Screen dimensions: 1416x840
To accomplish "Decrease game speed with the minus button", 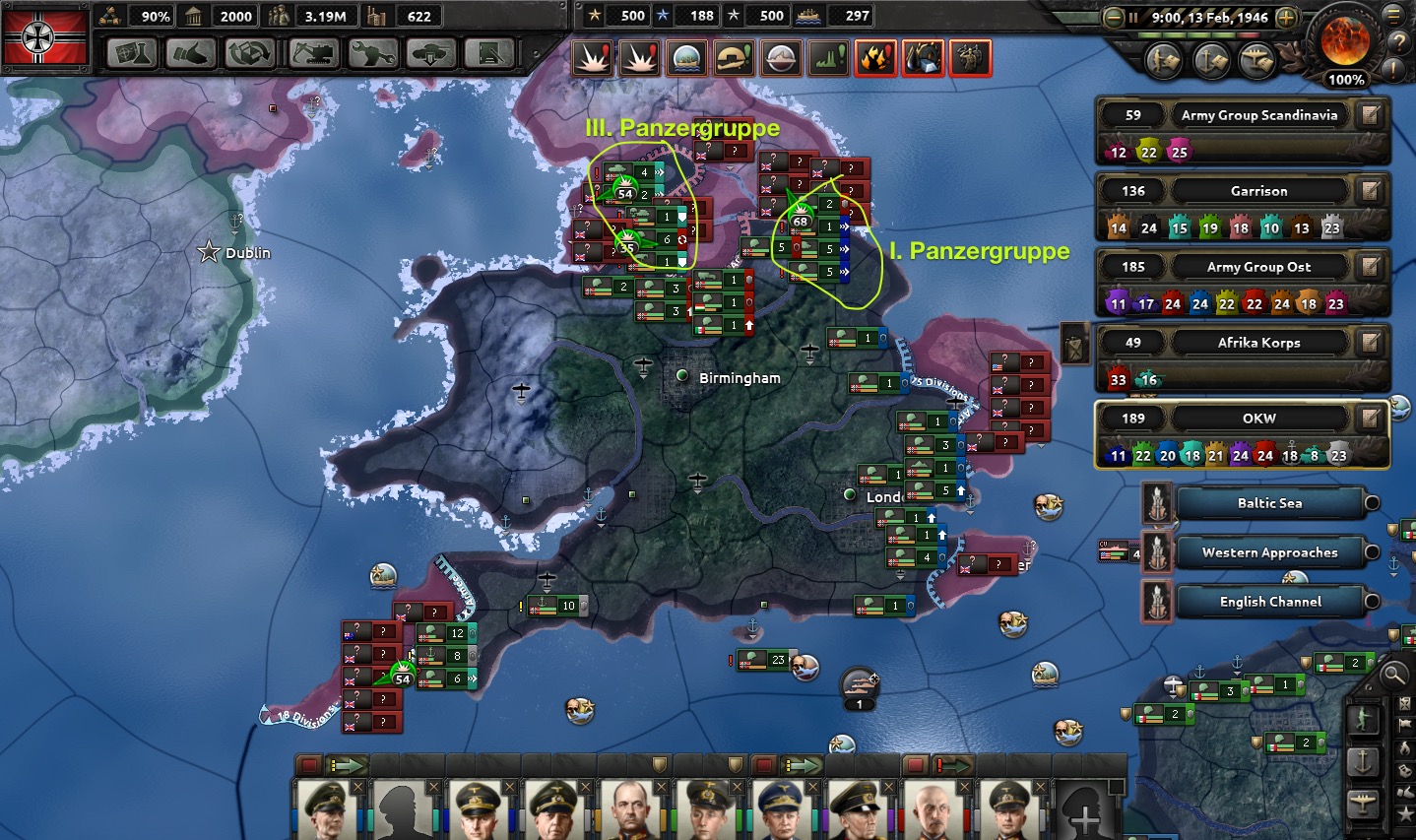I will point(1114,17).
